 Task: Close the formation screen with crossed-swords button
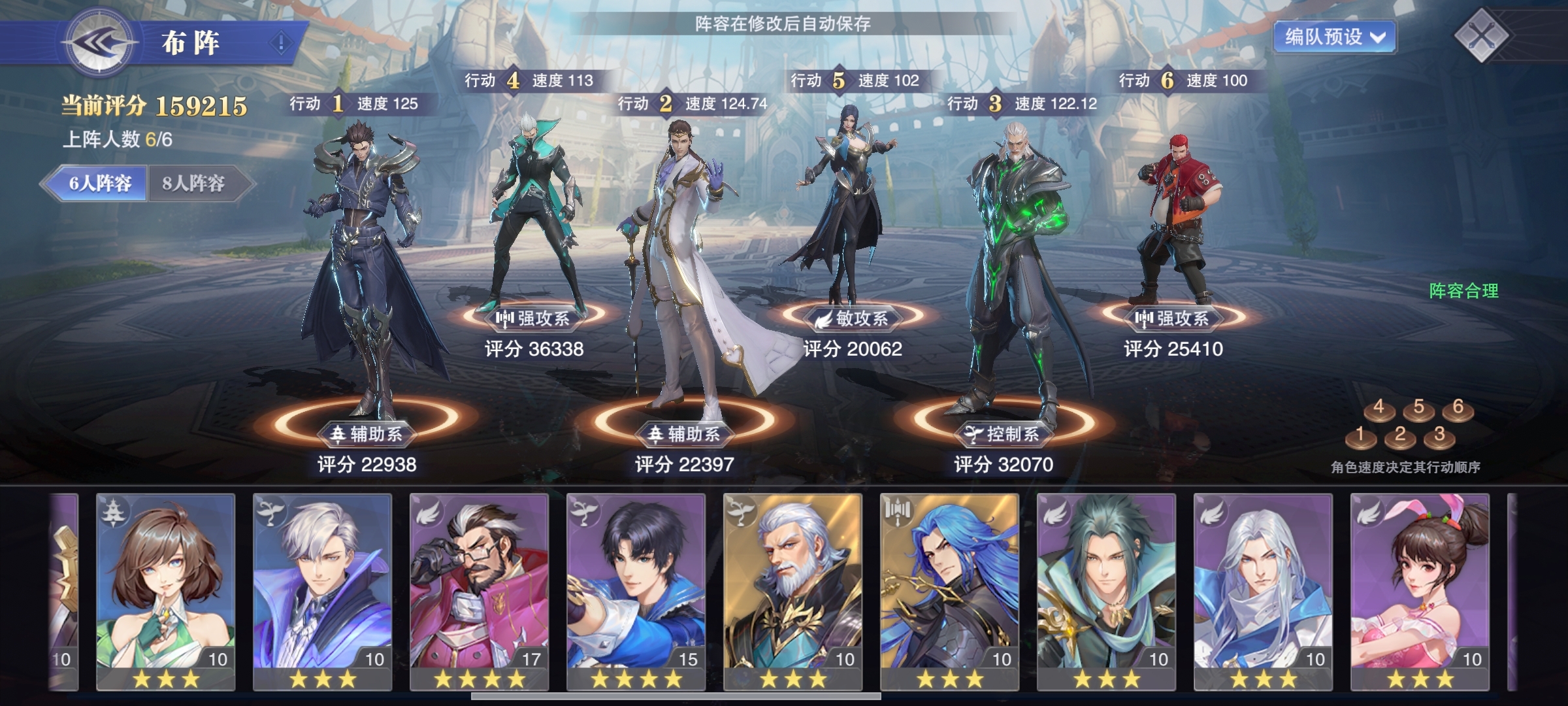[1482, 36]
